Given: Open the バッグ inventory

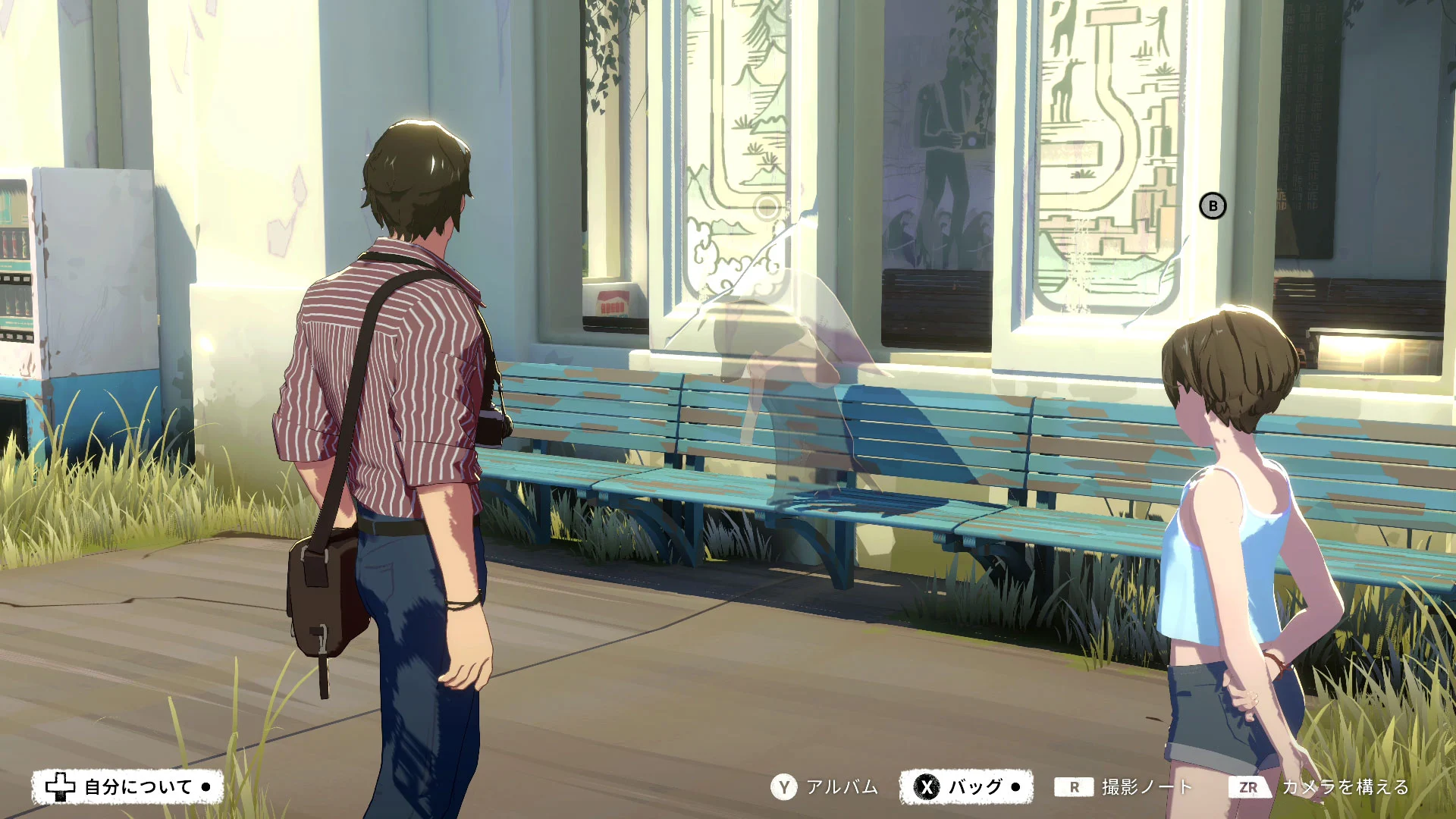Looking at the screenshot, I should (966, 787).
